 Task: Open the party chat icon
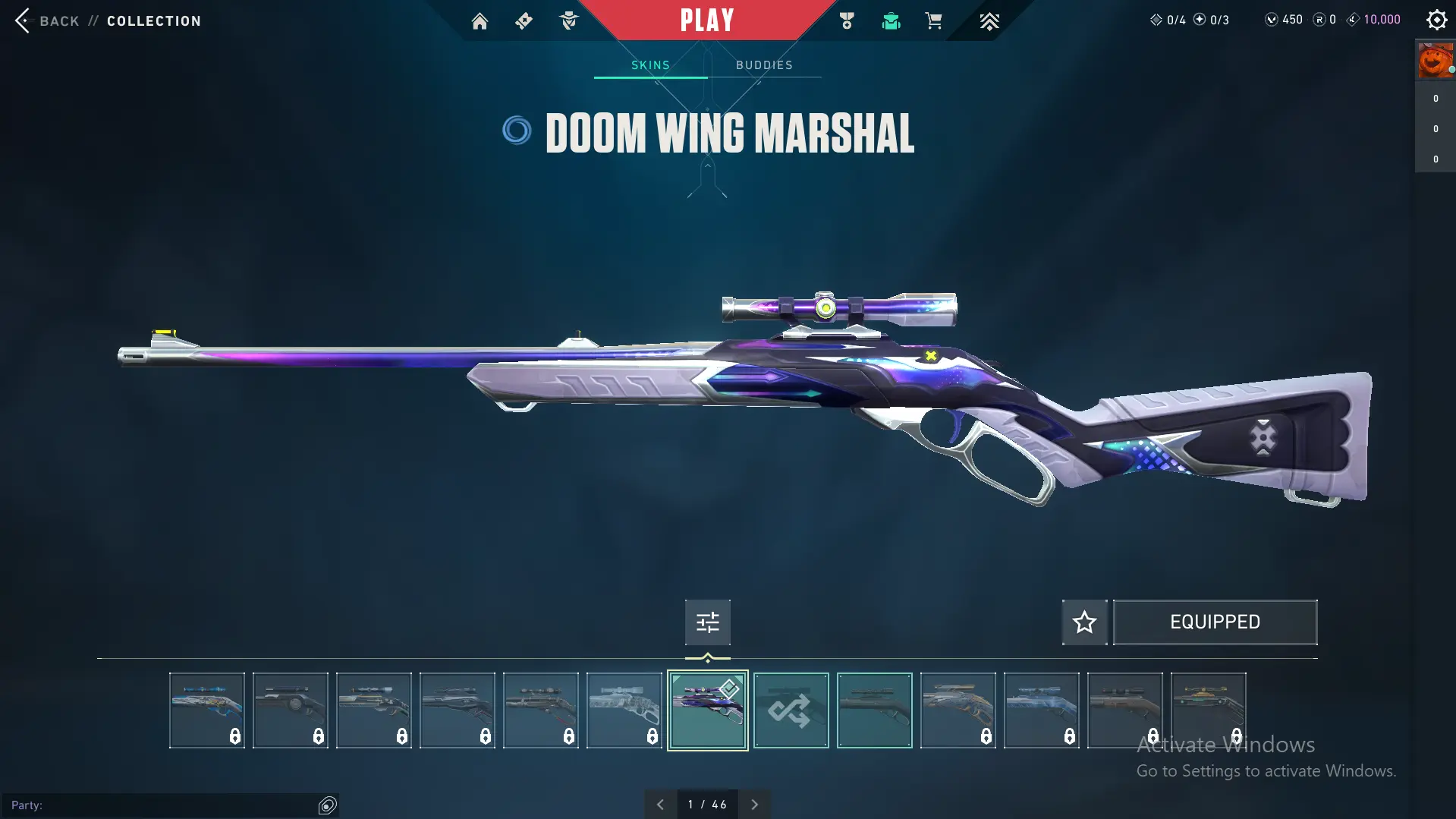click(328, 805)
